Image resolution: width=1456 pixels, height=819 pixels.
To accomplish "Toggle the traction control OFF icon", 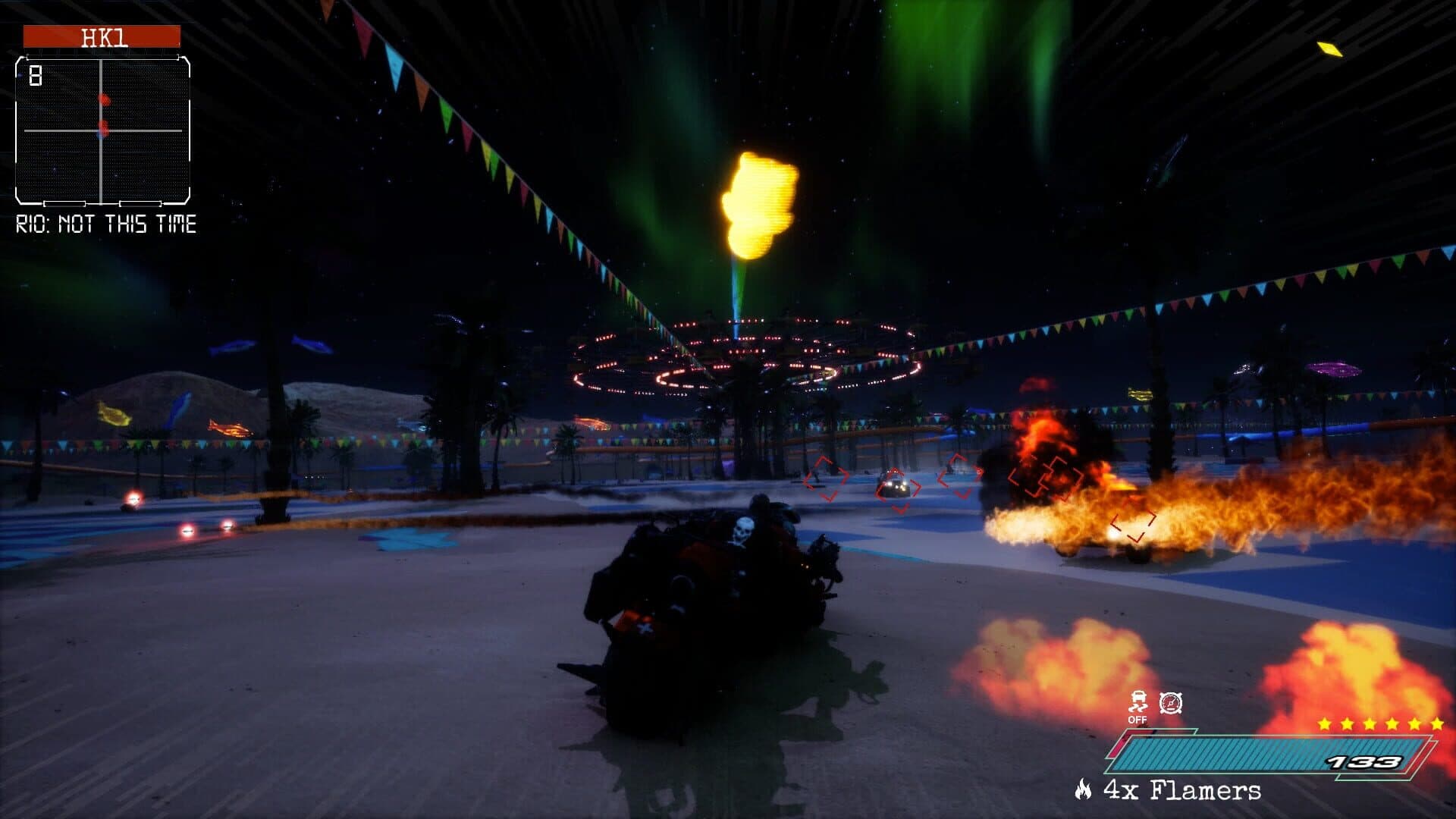I will click(x=1137, y=706).
